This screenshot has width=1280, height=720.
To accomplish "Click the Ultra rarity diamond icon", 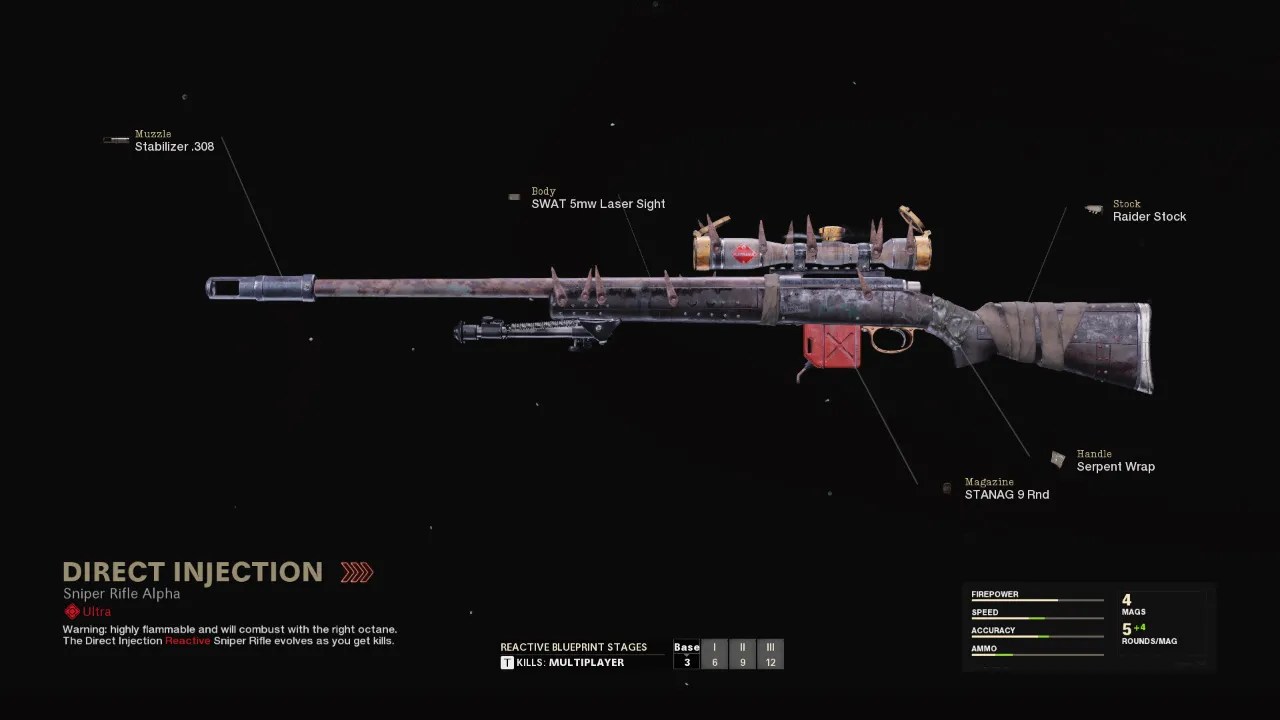I will (70, 611).
